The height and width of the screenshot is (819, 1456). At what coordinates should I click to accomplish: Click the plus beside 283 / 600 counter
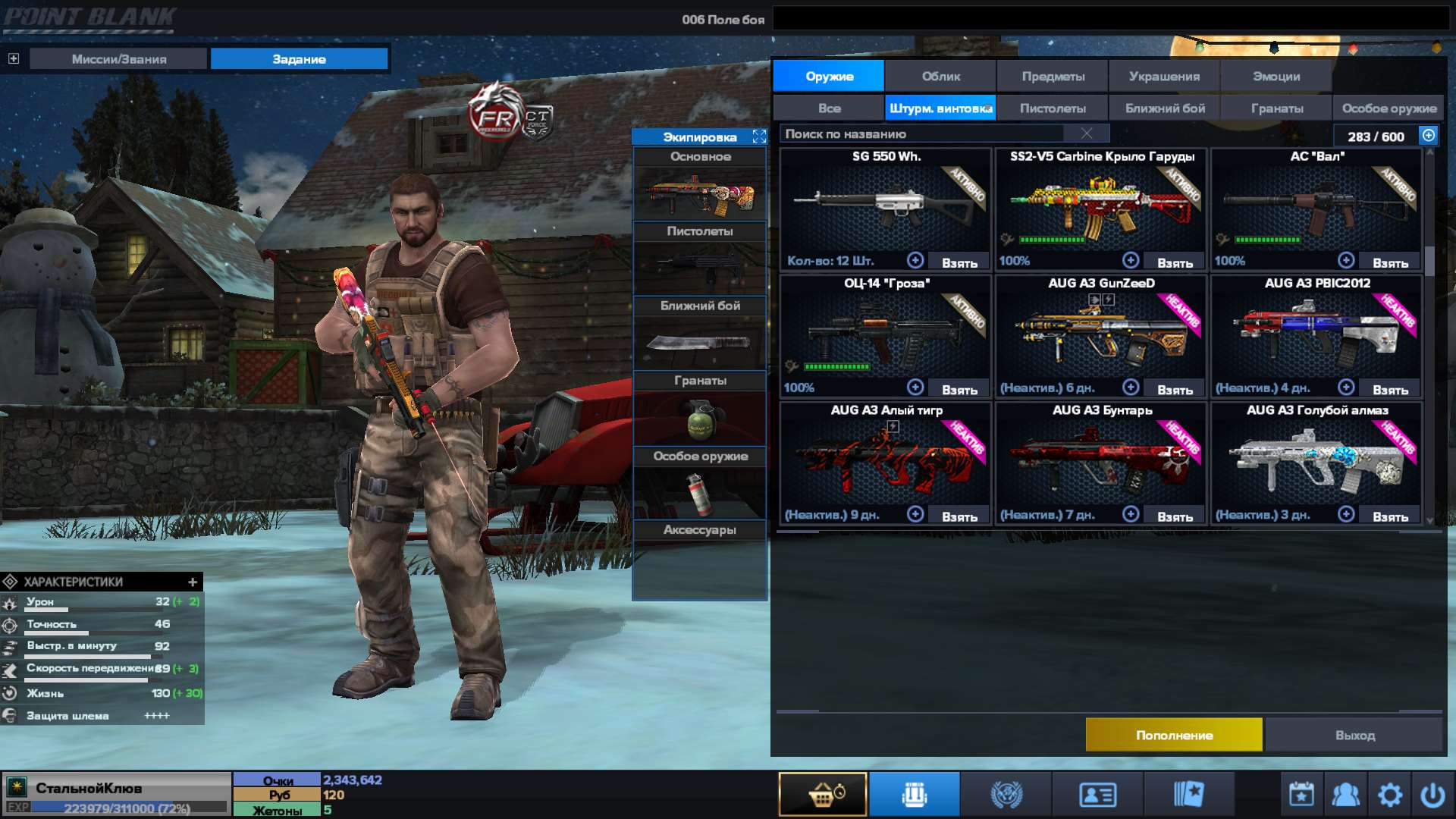click(1429, 136)
